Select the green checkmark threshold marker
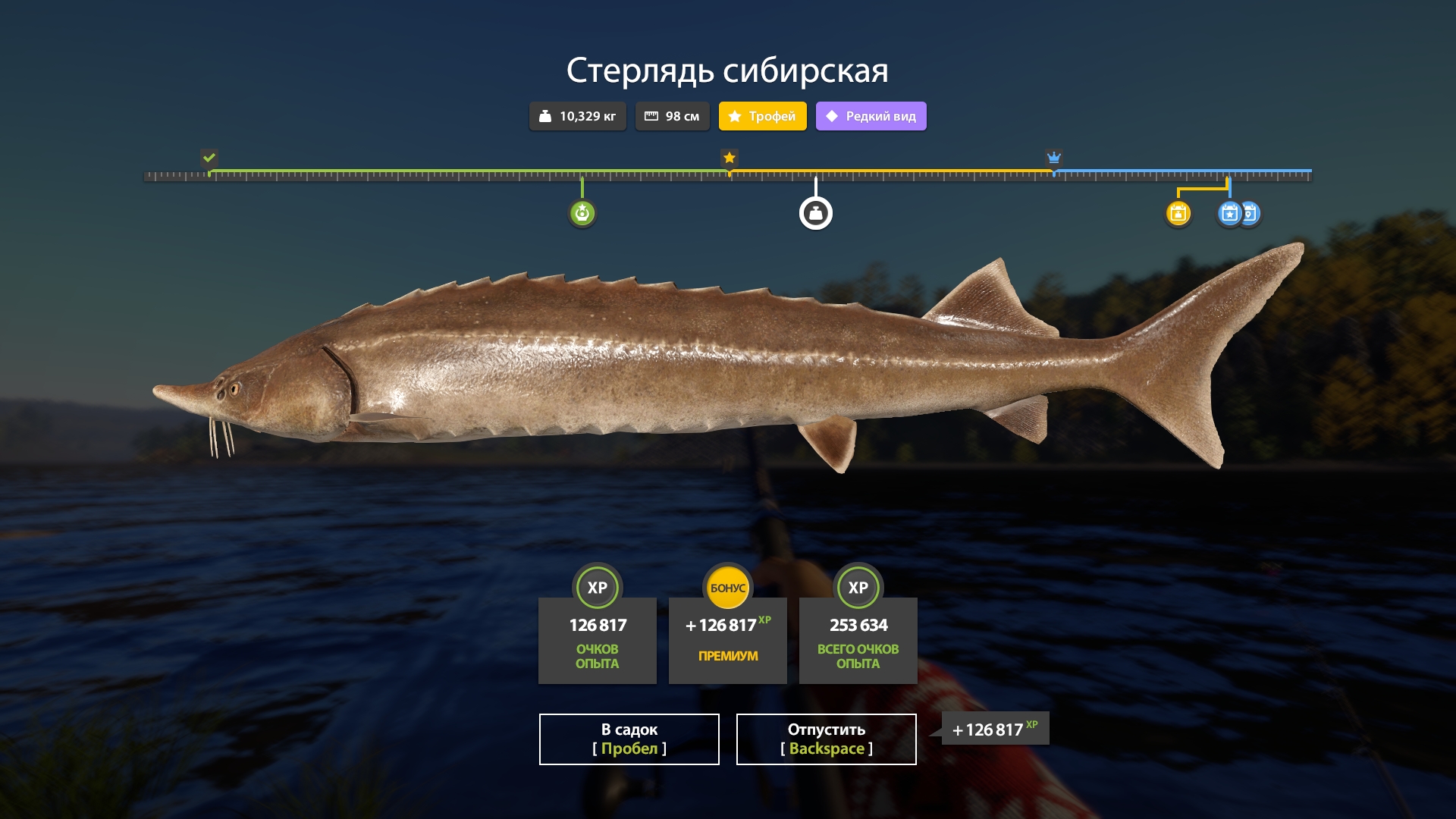The image size is (1456, 819). [x=209, y=158]
